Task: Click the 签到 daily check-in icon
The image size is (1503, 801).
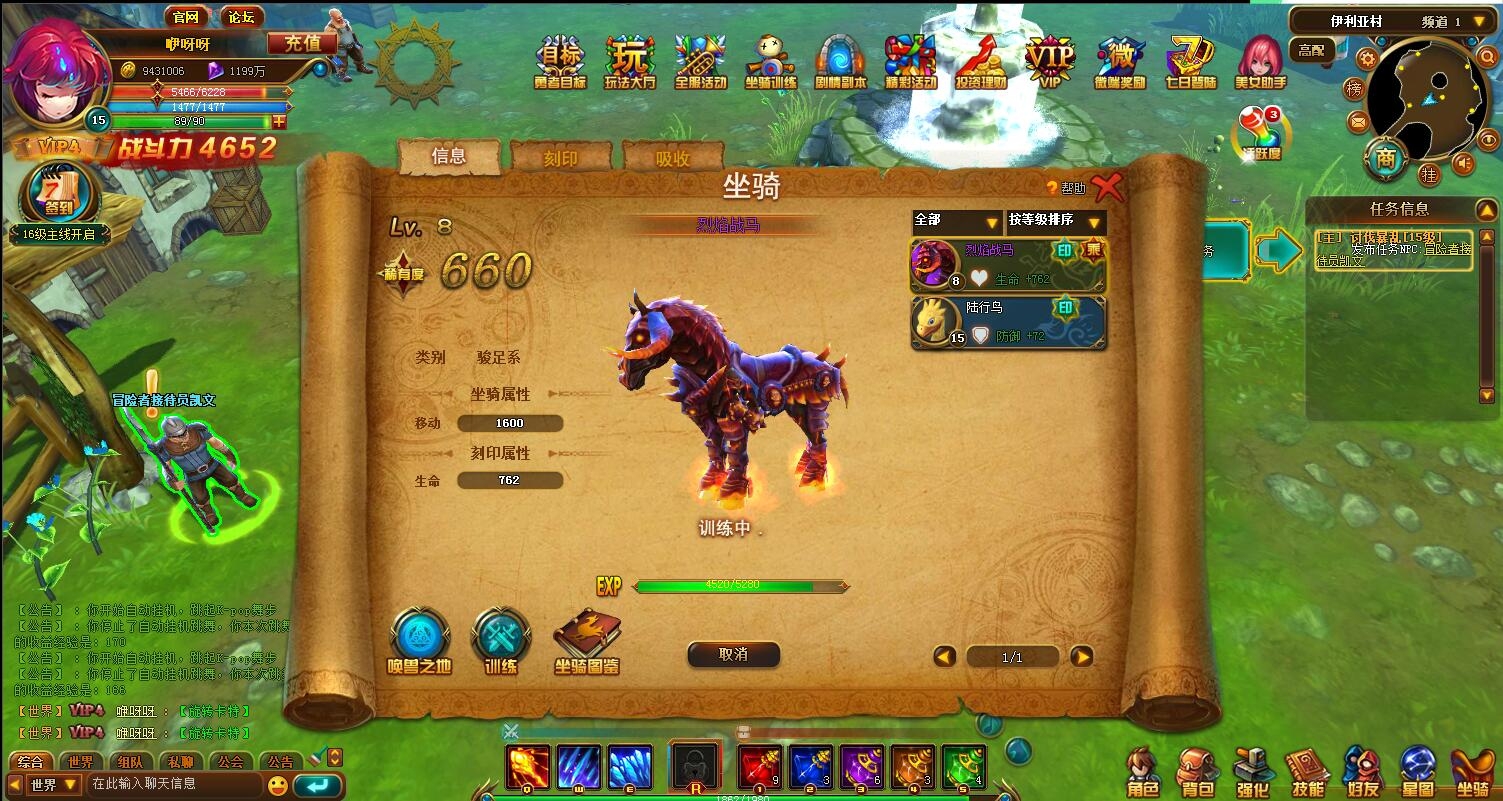Action: (59, 193)
